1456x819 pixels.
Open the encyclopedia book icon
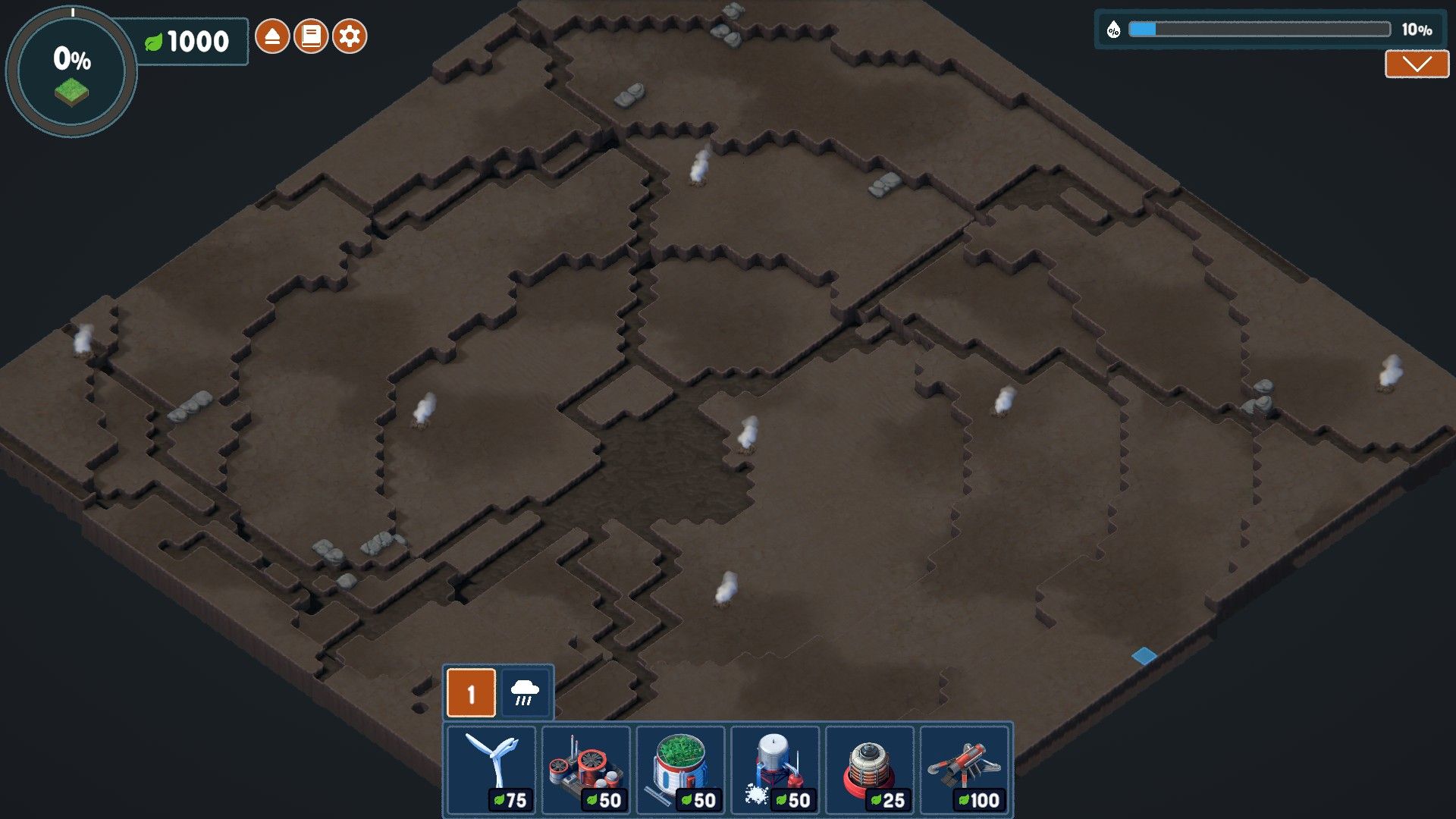pyautogui.click(x=312, y=34)
